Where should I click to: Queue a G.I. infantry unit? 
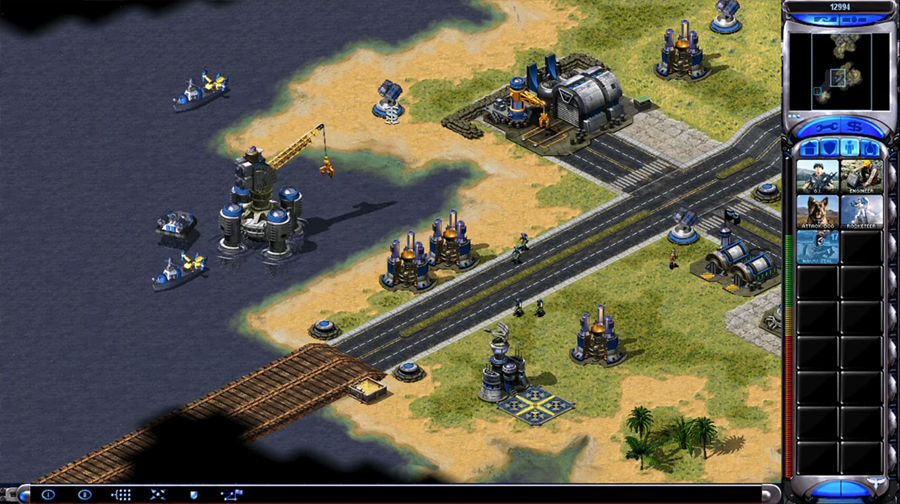pos(818,176)
